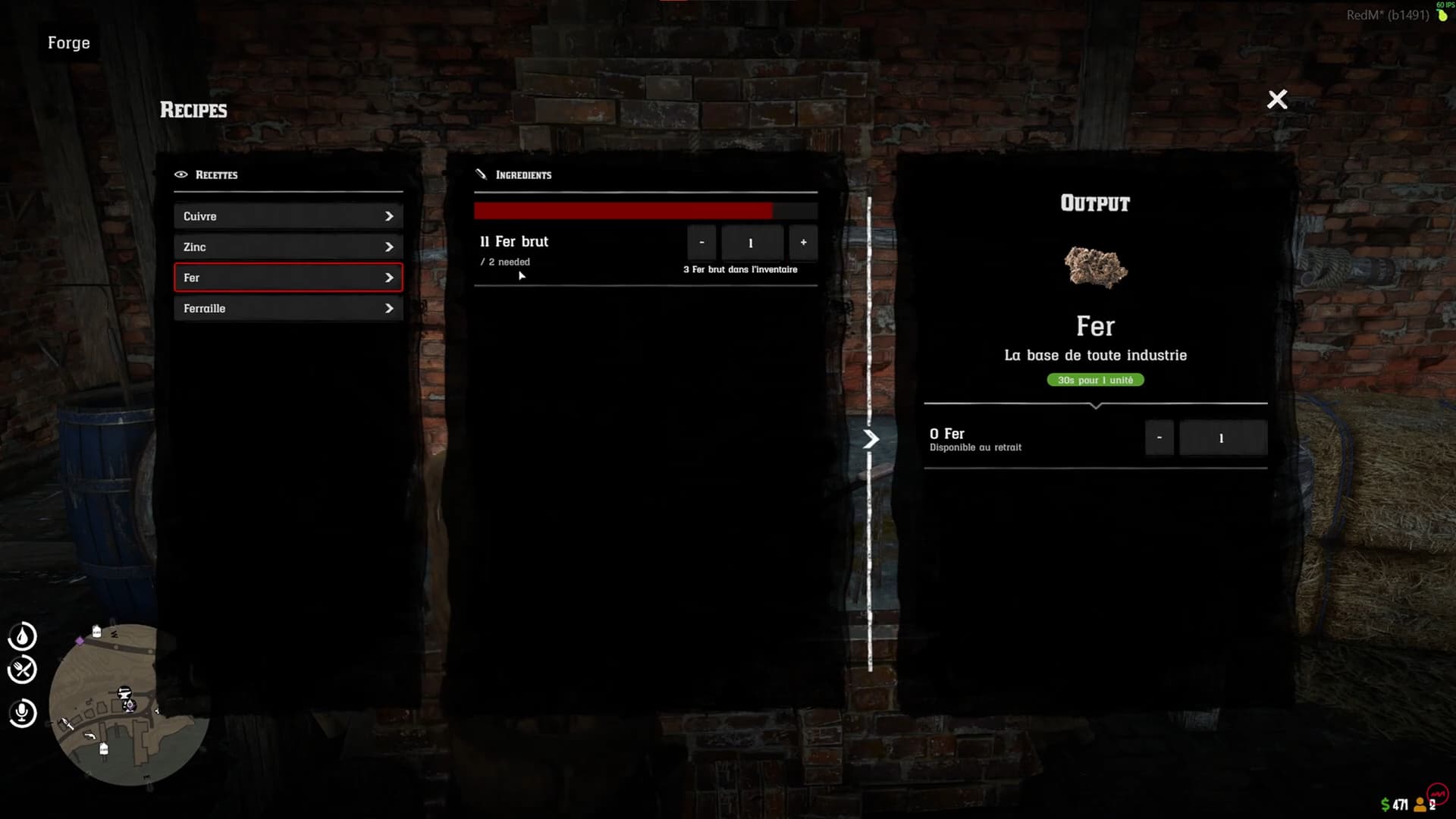Viewport: 1456px width, 819px height.
Task: Click the eye icon beside Recettes
Action: pyautogui.click(x=180, y=174)
